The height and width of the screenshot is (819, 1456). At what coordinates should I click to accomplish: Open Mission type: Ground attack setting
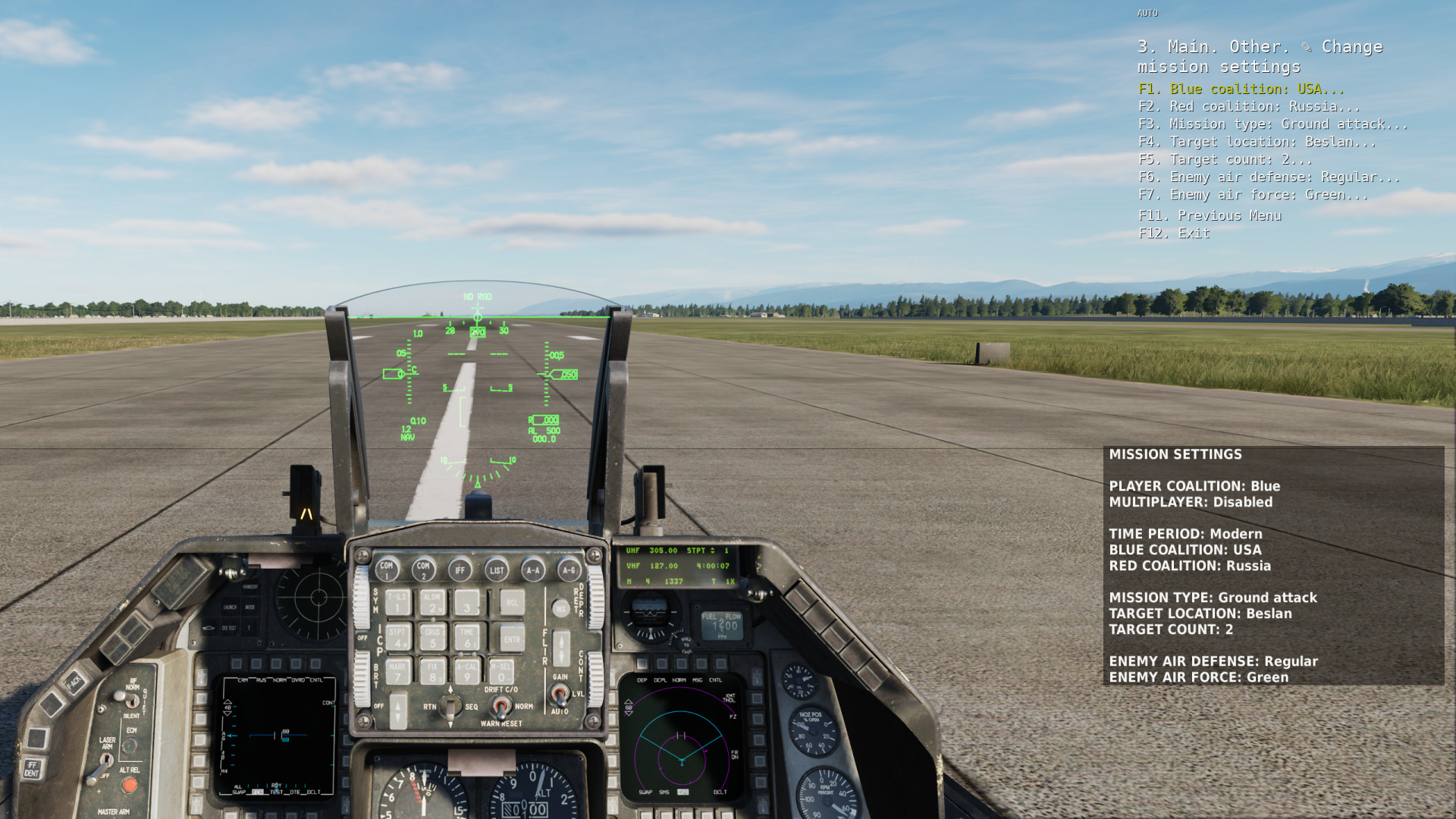coord(1272,124)
